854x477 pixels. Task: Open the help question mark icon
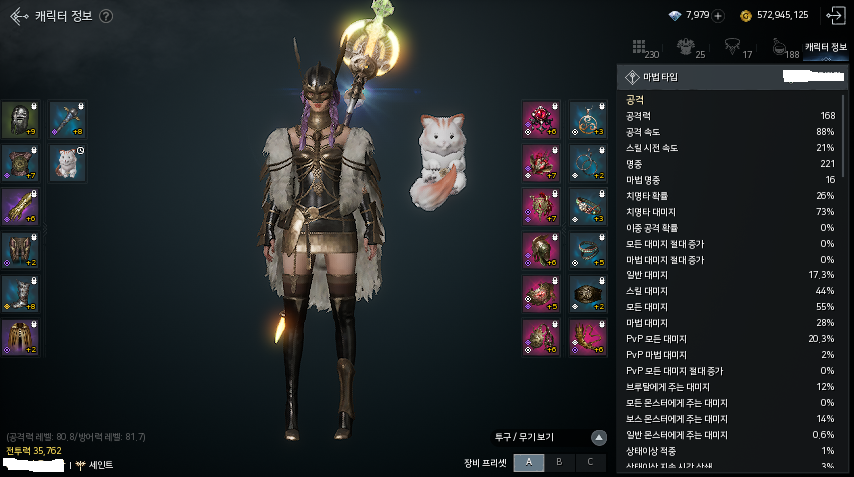tap(106, 16)
